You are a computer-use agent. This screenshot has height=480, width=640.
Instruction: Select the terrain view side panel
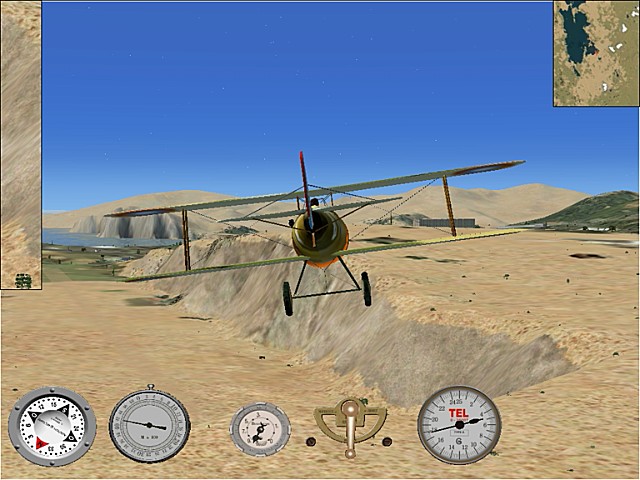click(20, 145)
